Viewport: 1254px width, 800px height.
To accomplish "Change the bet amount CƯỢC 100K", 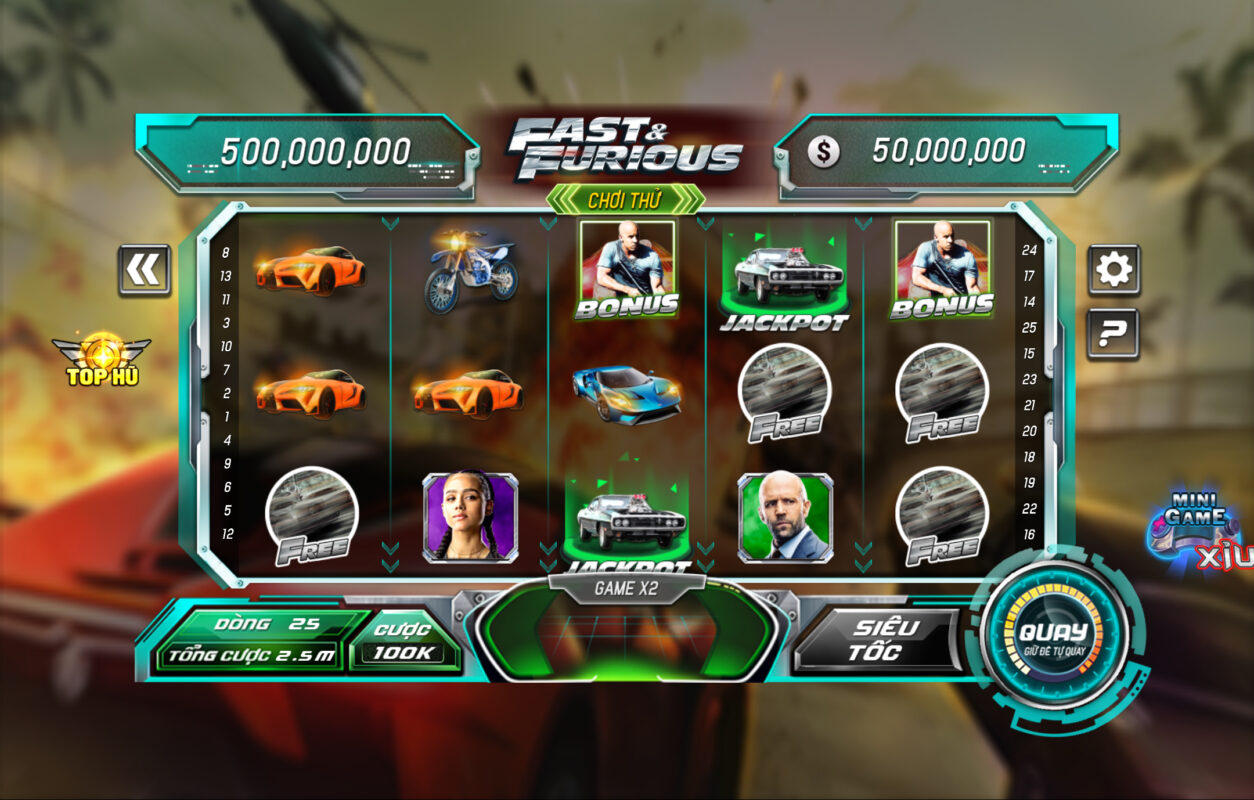I will (x=403, y=641).
